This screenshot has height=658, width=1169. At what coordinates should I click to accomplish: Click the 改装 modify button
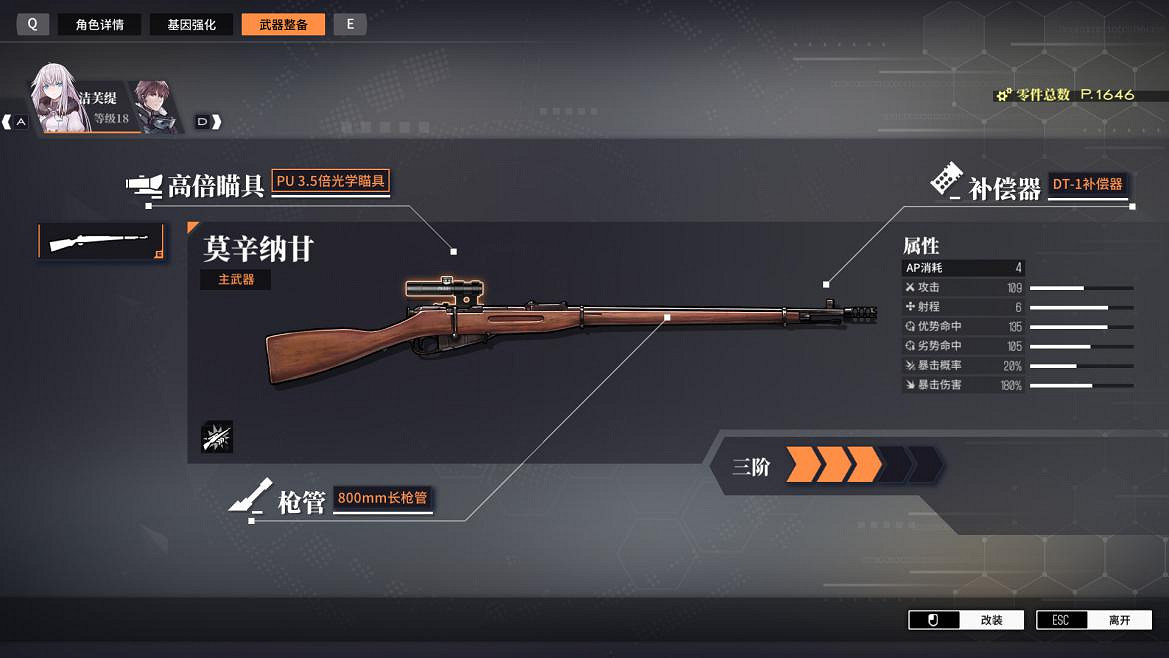[x=967, y=620]
